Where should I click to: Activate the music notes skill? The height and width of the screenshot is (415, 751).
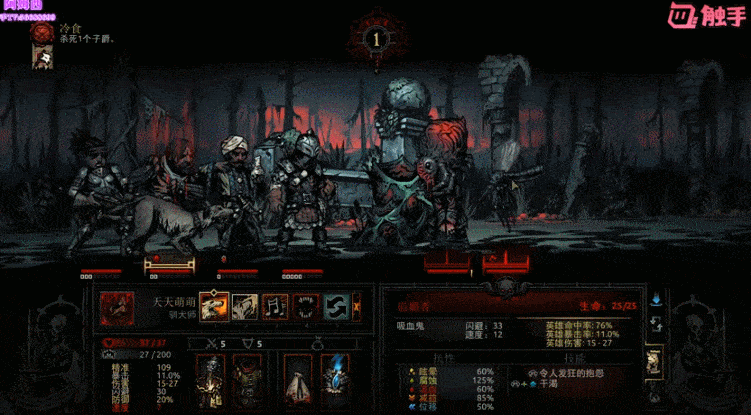point(275,305)
